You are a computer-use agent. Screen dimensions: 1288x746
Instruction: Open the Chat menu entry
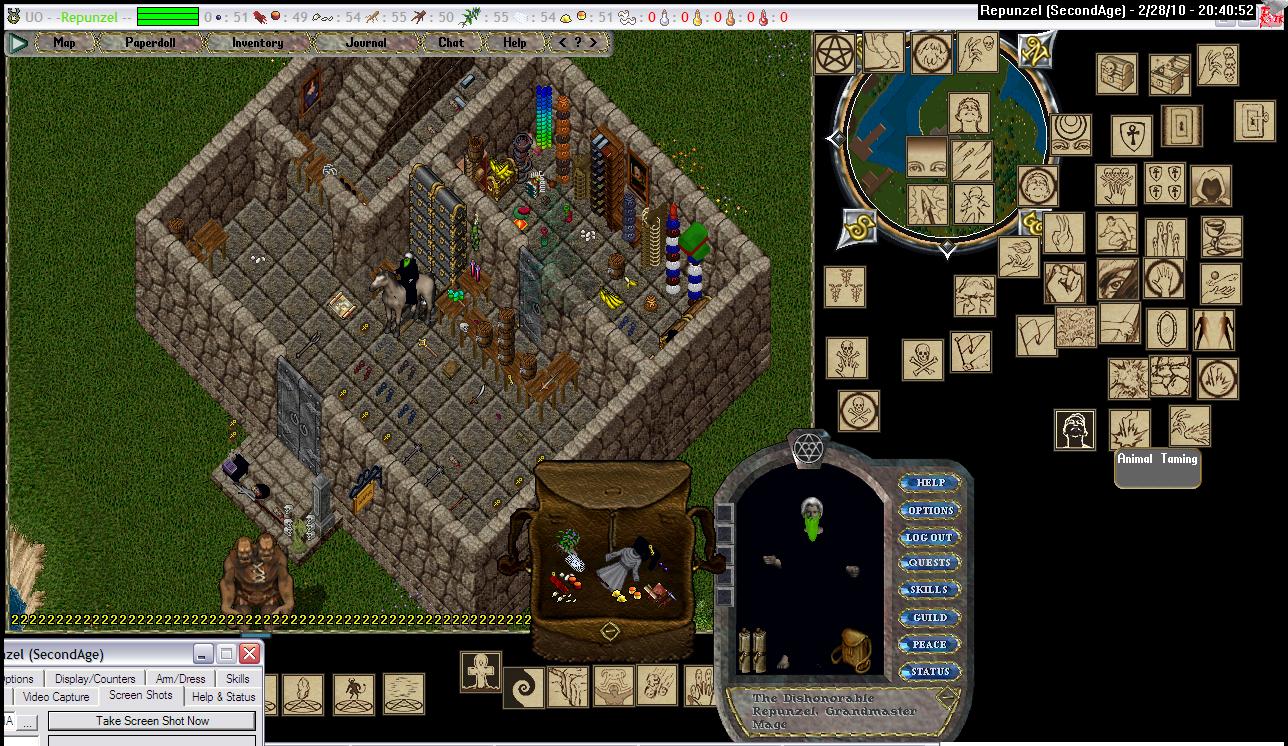tap(451, 43)
